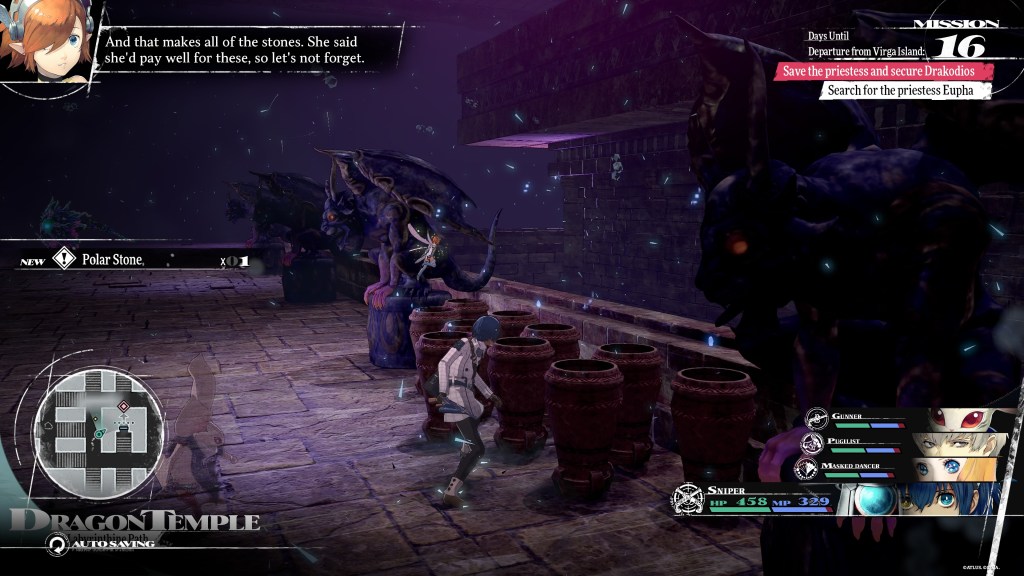Select the Pugilist party member portrait
This screenshot has width=1024, height=576.
pos(956,444)
